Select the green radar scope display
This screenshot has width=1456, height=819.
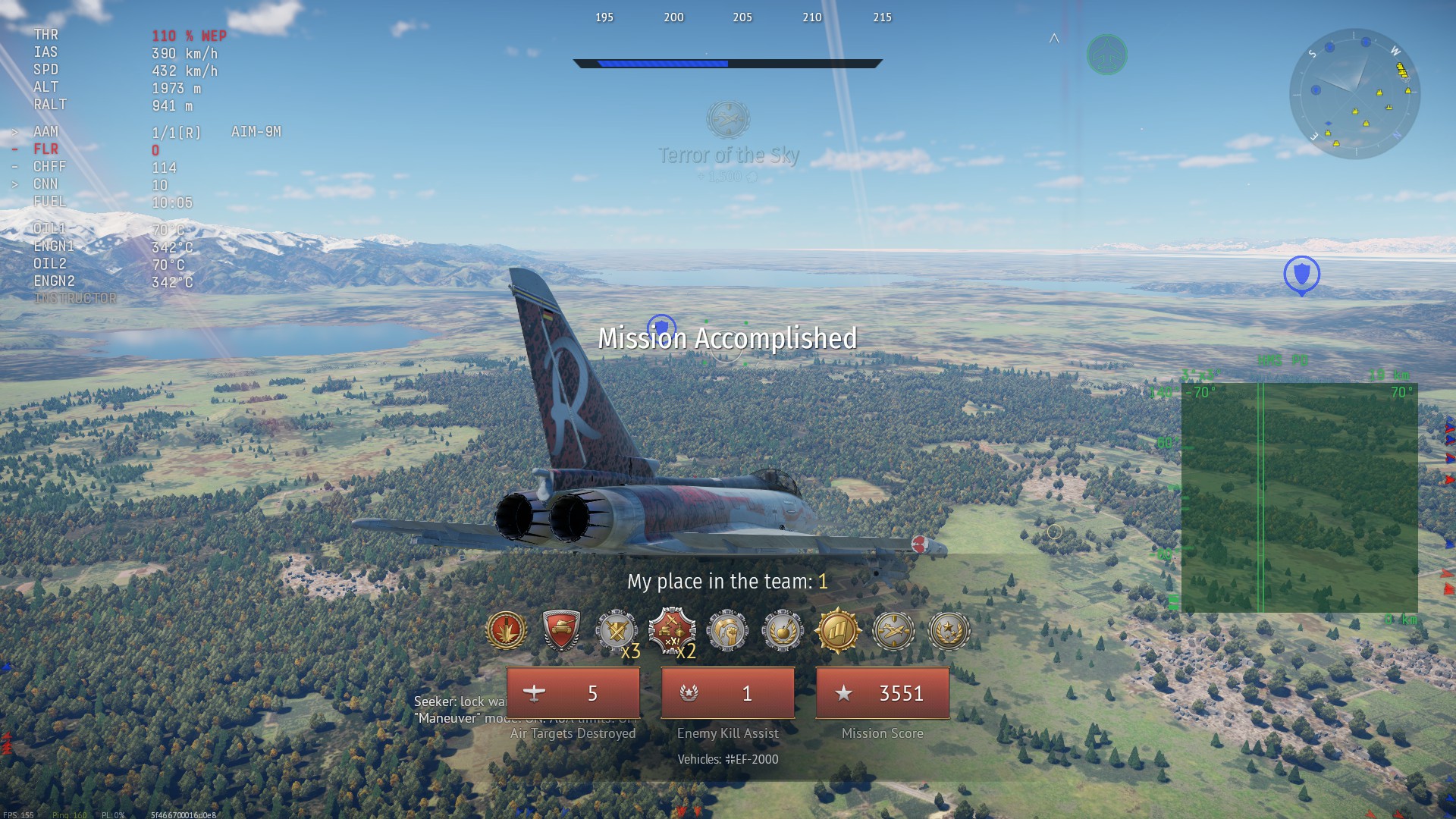1299,497
